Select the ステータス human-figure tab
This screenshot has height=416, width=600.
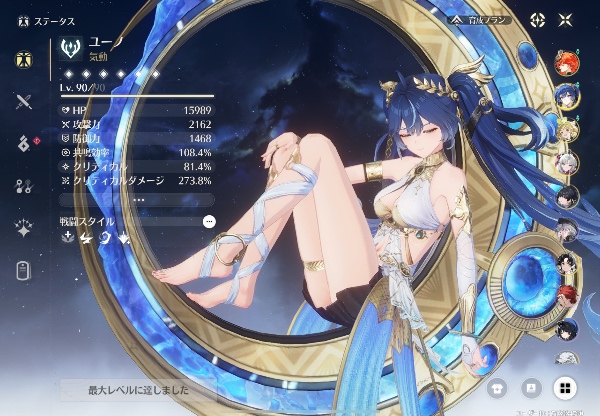(x=23, y=57)
